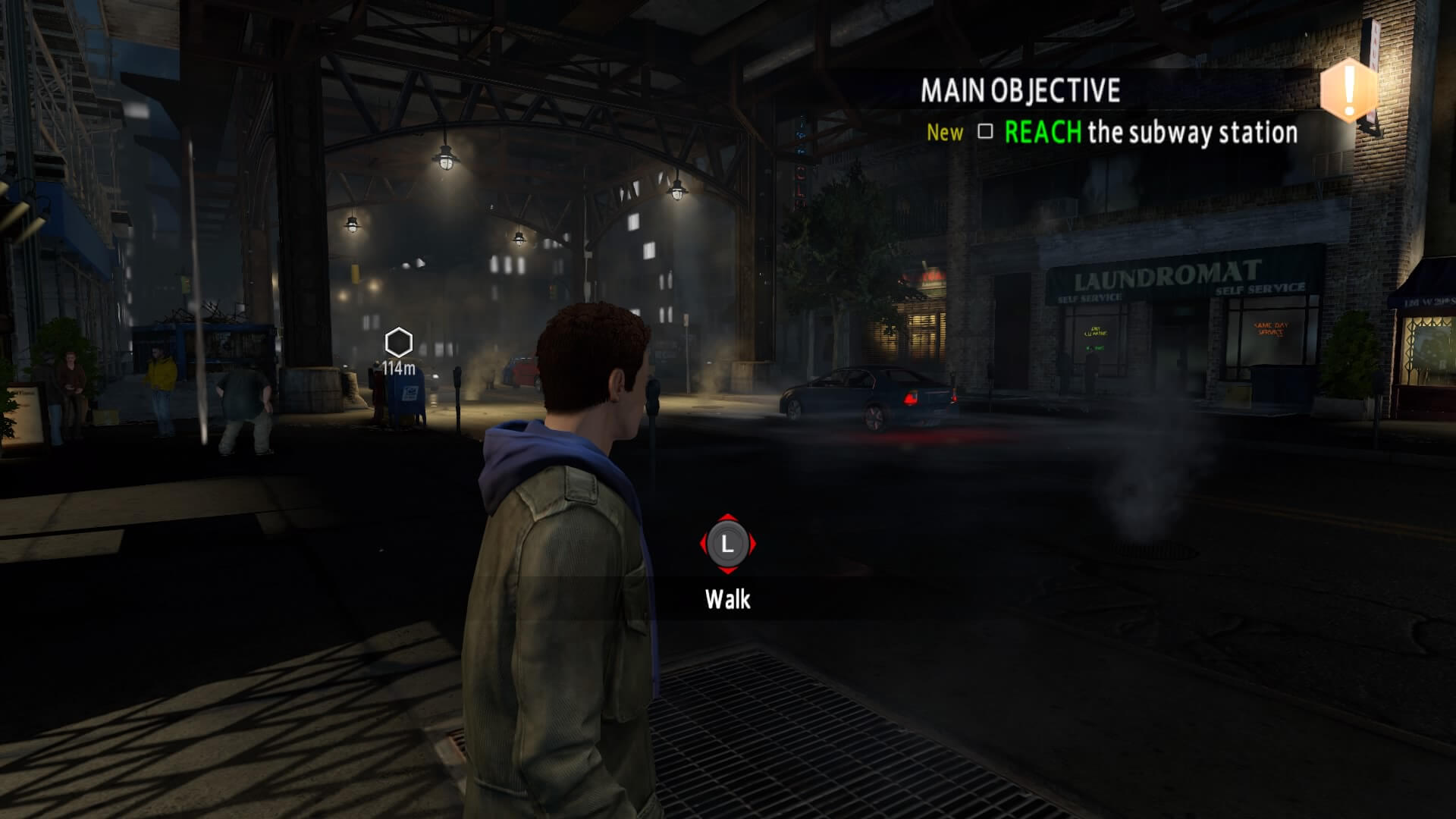Select the 'REACH the subway station' objective
1456x819 pixels.
(x=1150, y=133)
